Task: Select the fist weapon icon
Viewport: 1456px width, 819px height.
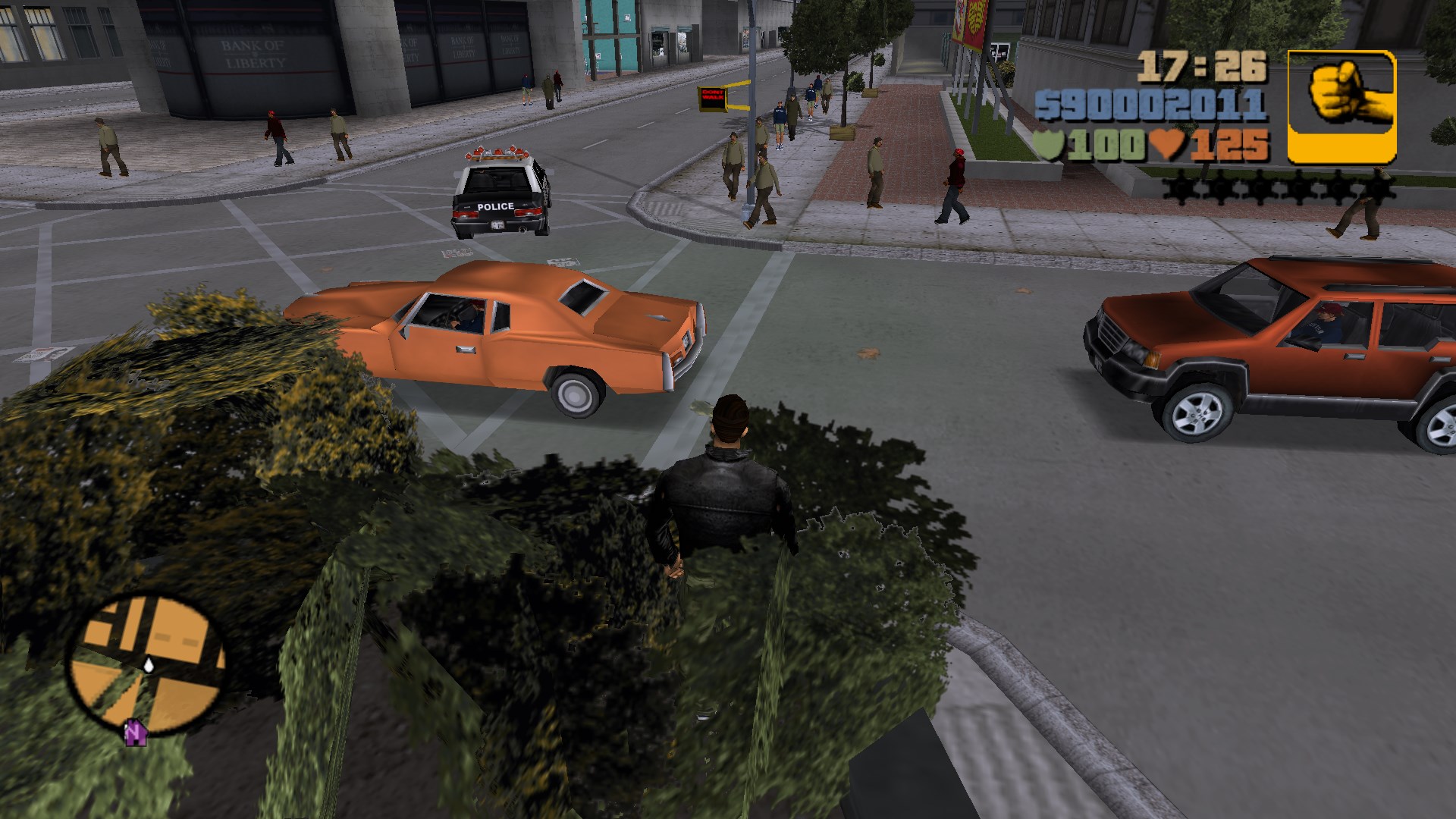Action: click(1341, 106)
